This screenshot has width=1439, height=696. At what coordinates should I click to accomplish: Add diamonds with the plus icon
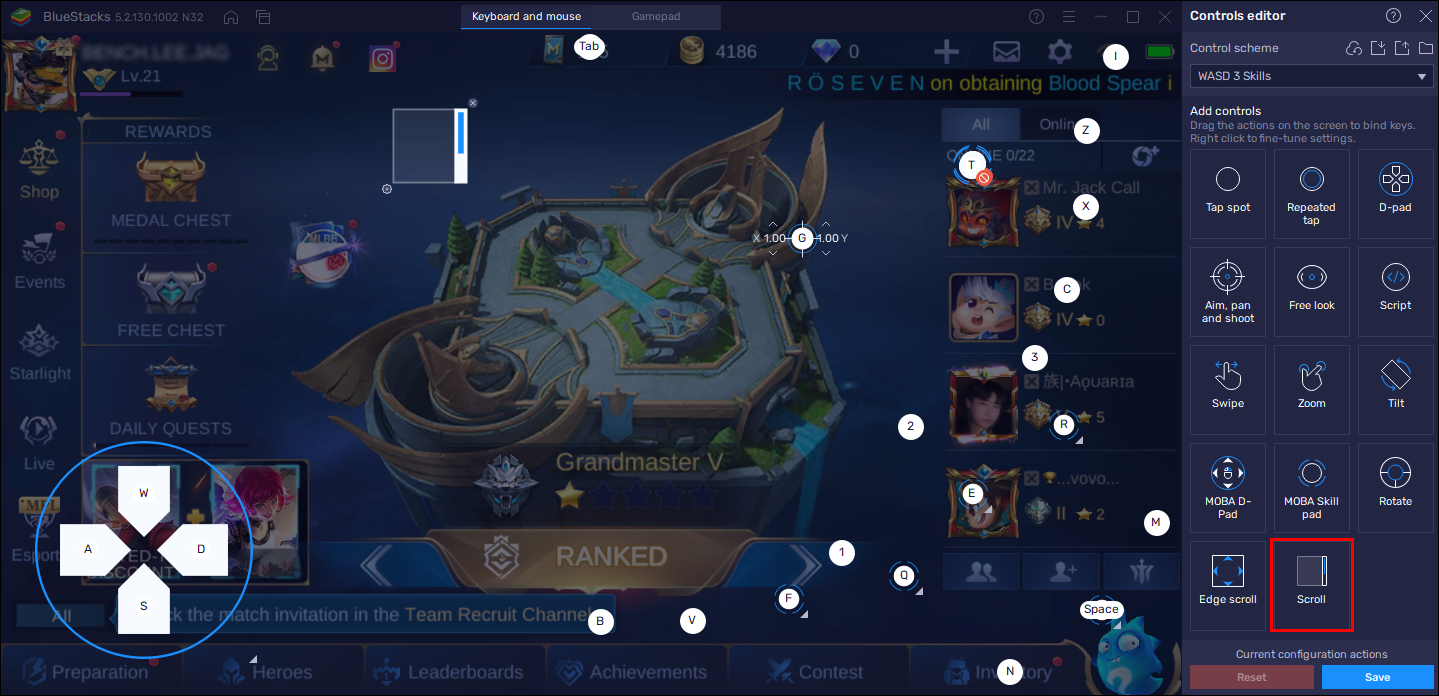946,52
